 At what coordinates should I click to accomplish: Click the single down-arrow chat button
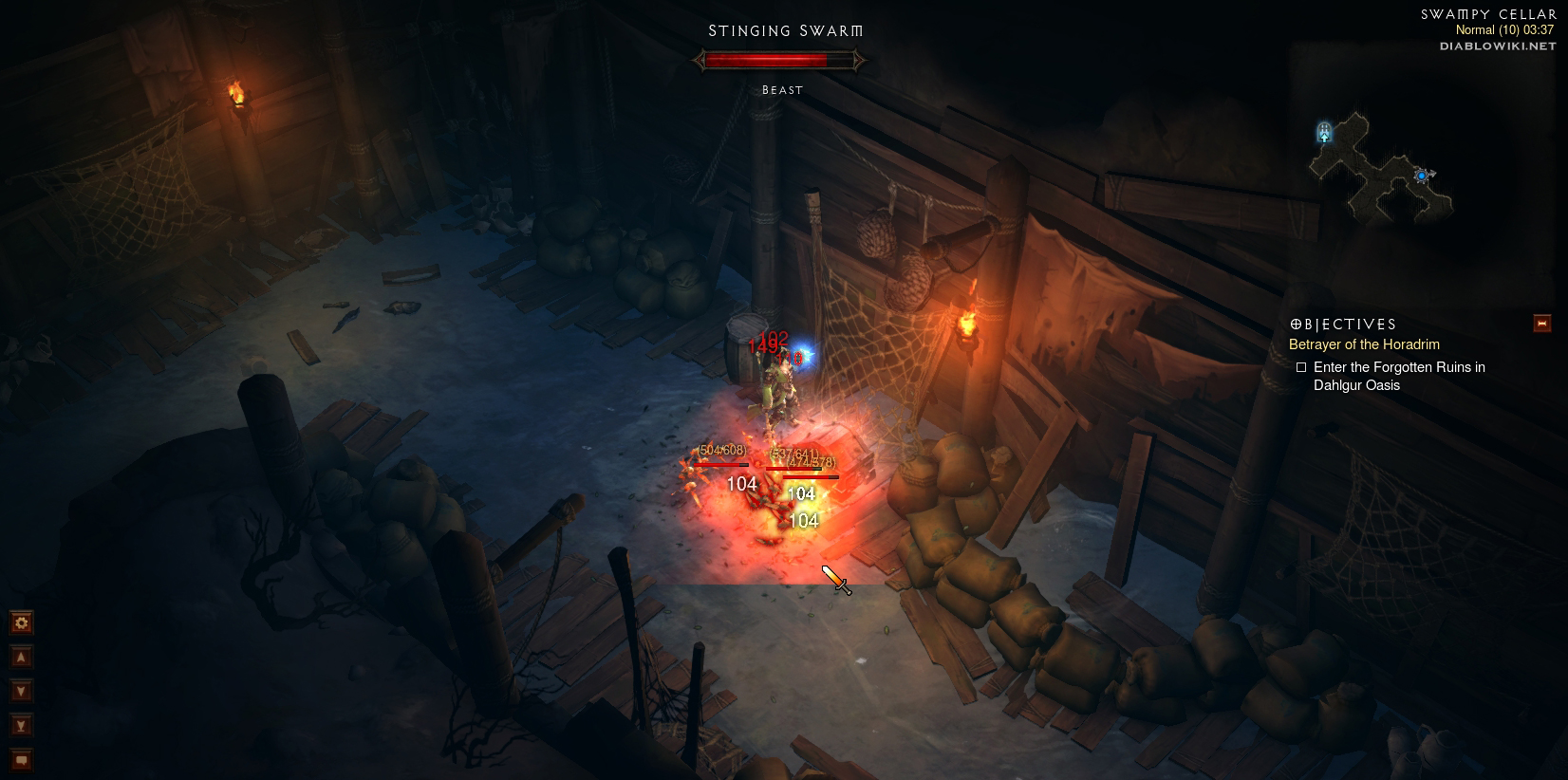pos(21,691)
